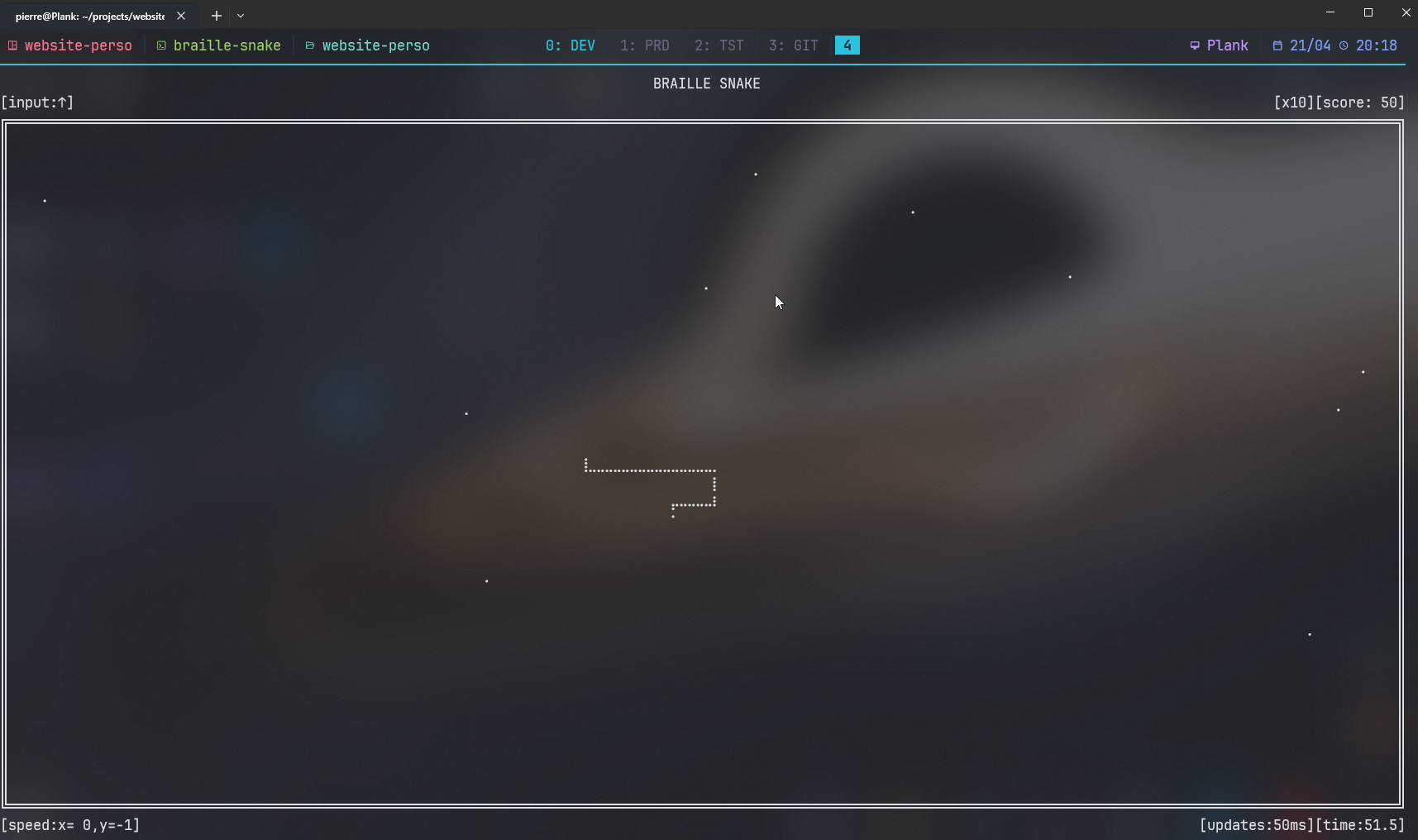1418x840 pixels.
Task: Close the pierre@Plank terminal tab
Action: [x=181, y=15]
